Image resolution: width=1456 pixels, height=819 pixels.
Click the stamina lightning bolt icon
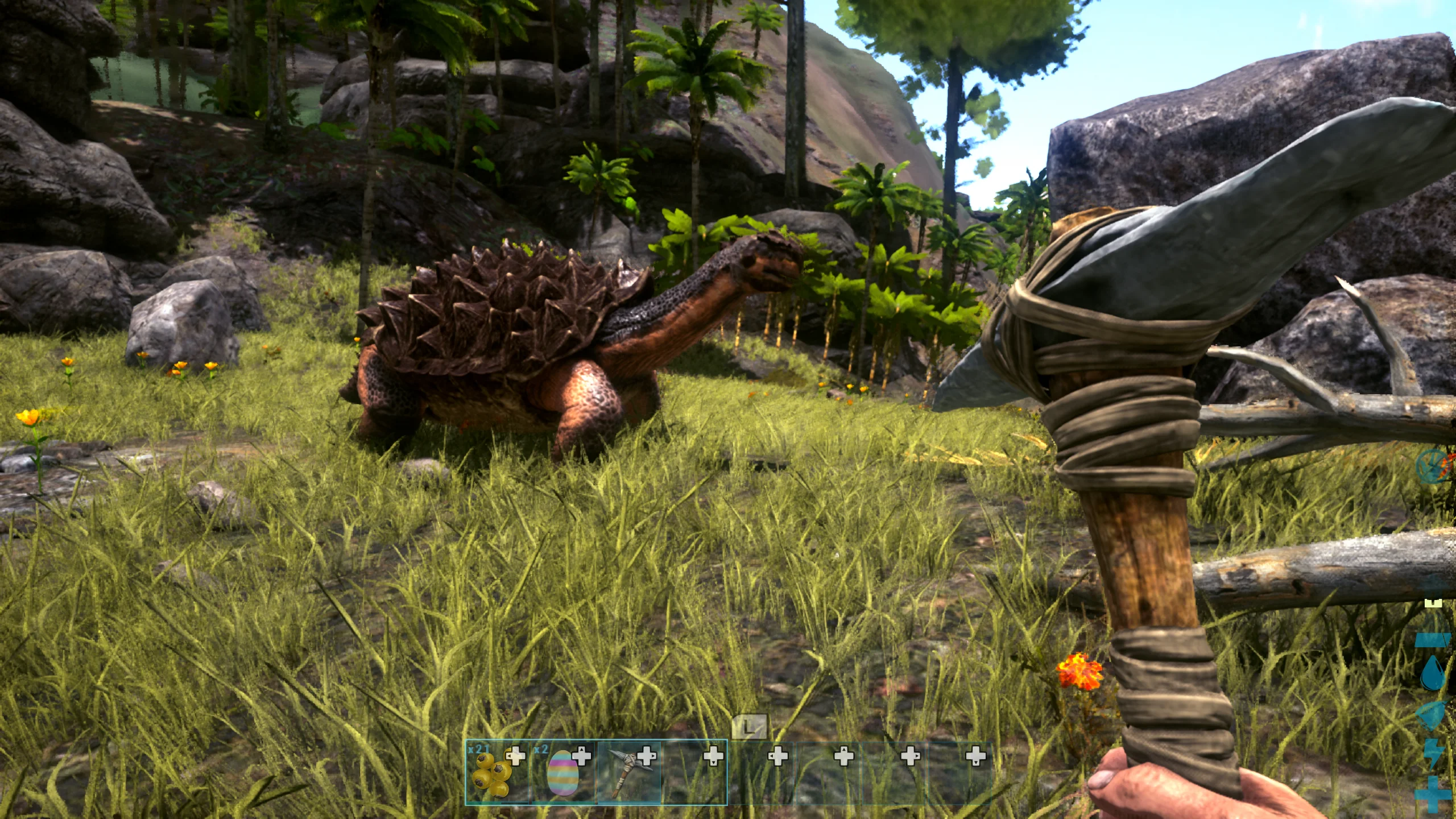click(1434, 753)
